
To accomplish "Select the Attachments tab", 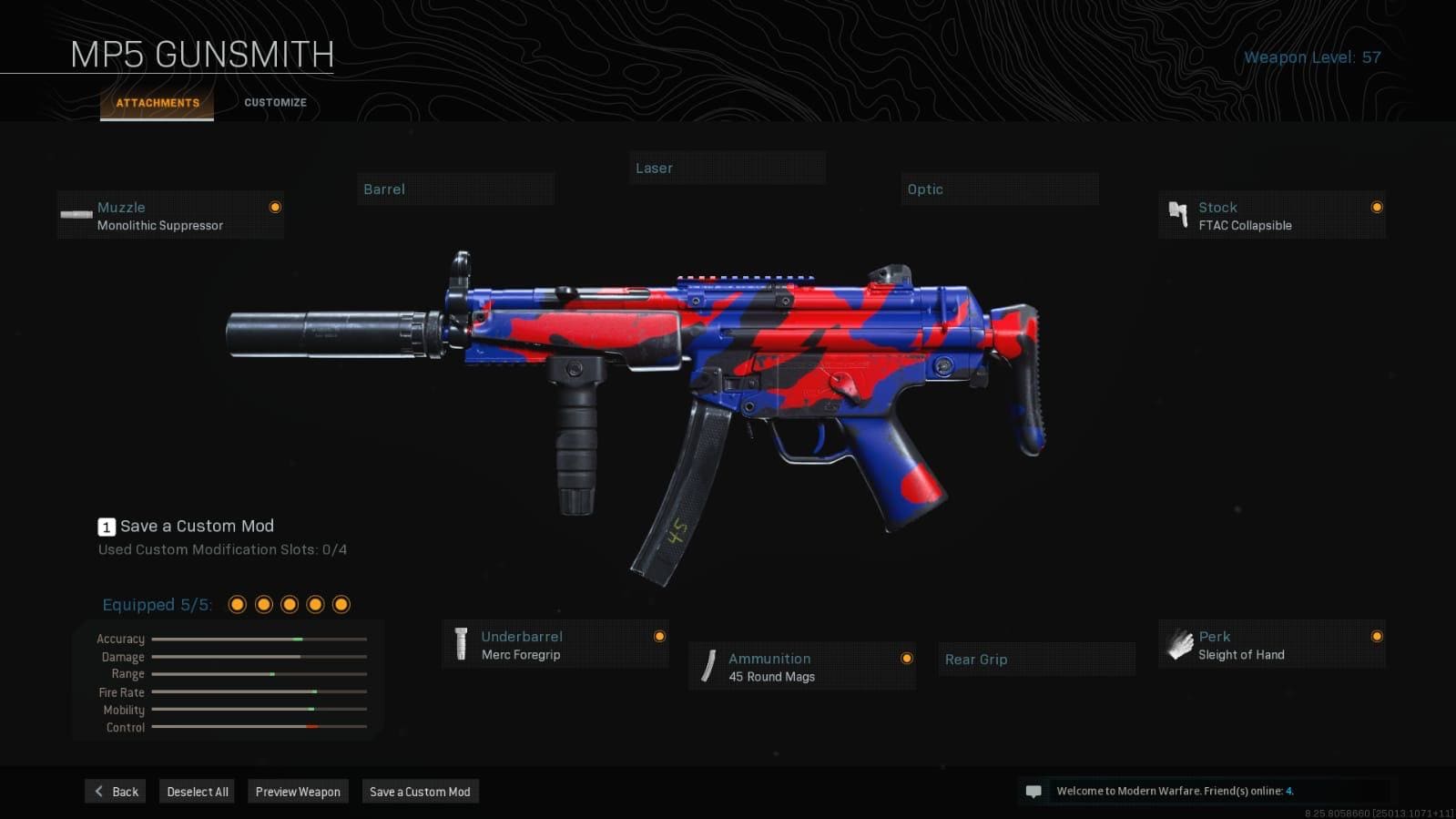I will [x=158, y=103].
